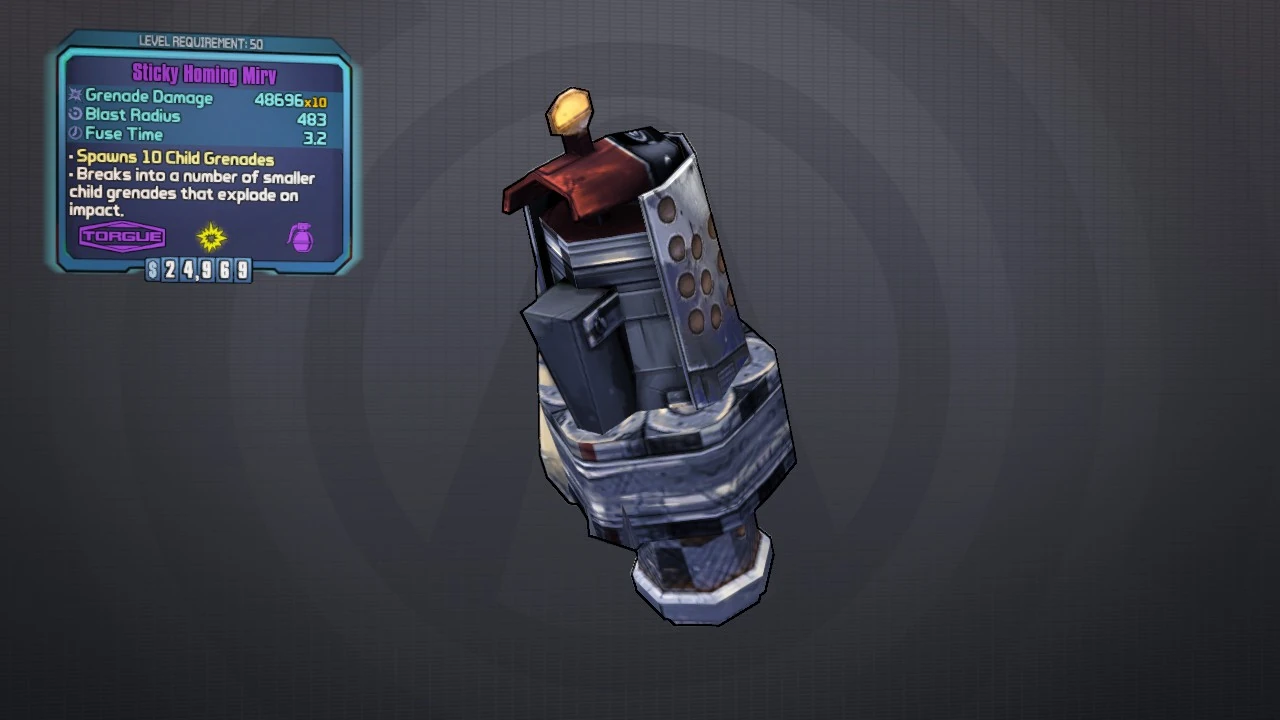Select the Sticky Homing Mirv item title
This screenshot has height=720, width=1280.
(204, 75)
